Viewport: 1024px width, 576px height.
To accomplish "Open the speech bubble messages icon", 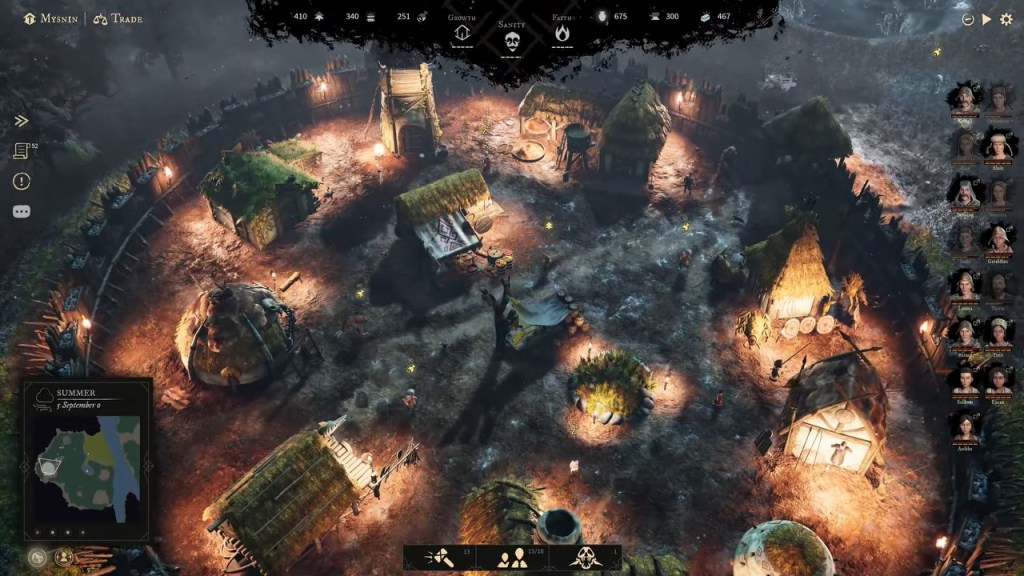I will click(21, 211).
